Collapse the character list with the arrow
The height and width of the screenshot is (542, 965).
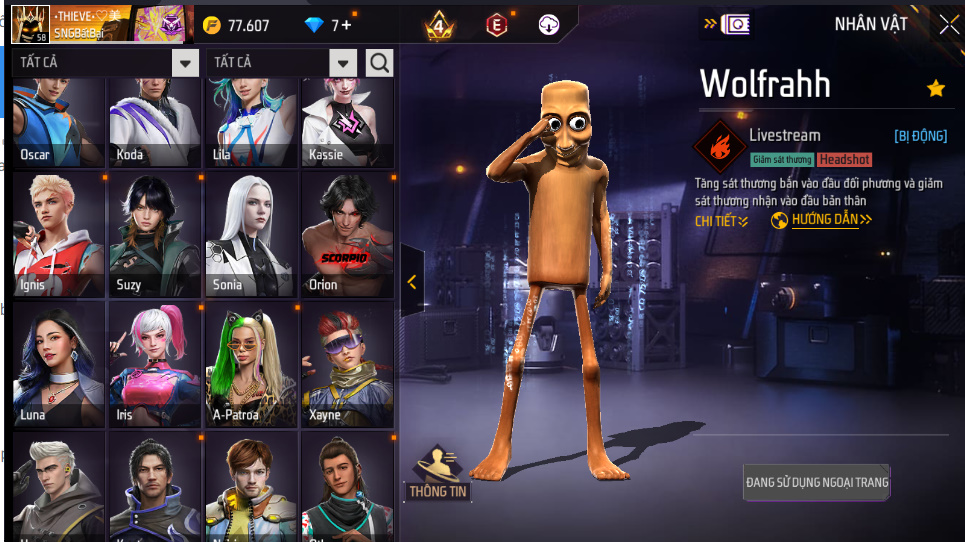coord(412,282)
